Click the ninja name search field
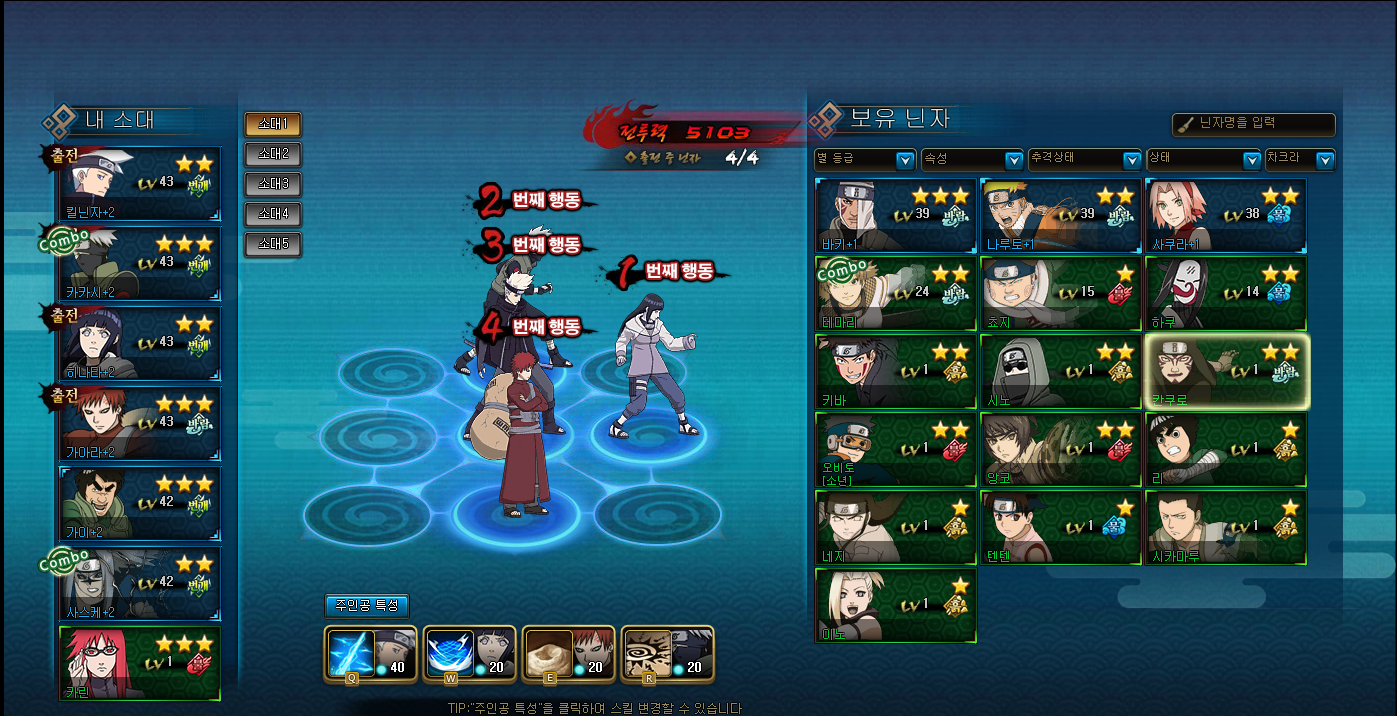 click(x=1254, y=125)
